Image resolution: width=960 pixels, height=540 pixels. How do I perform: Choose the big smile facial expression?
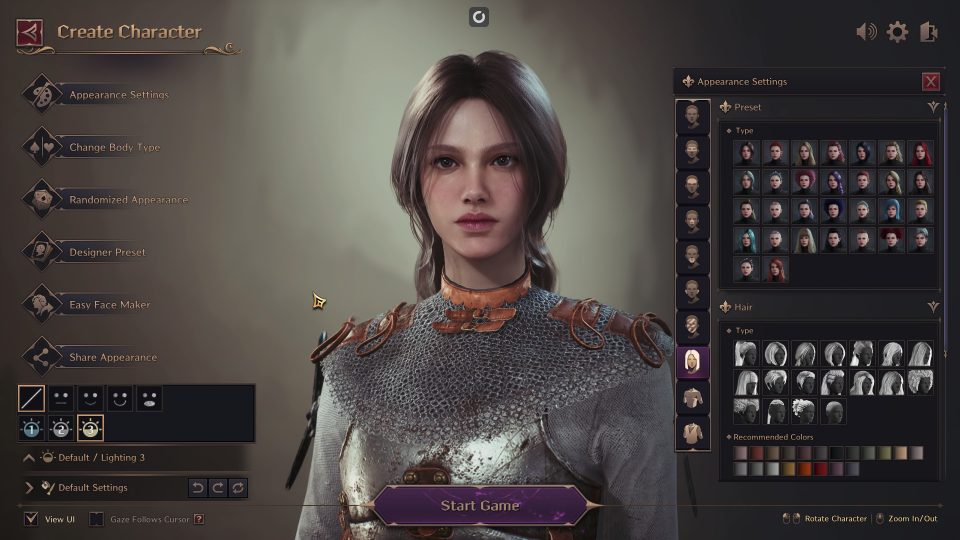click(x=120, y=399)
